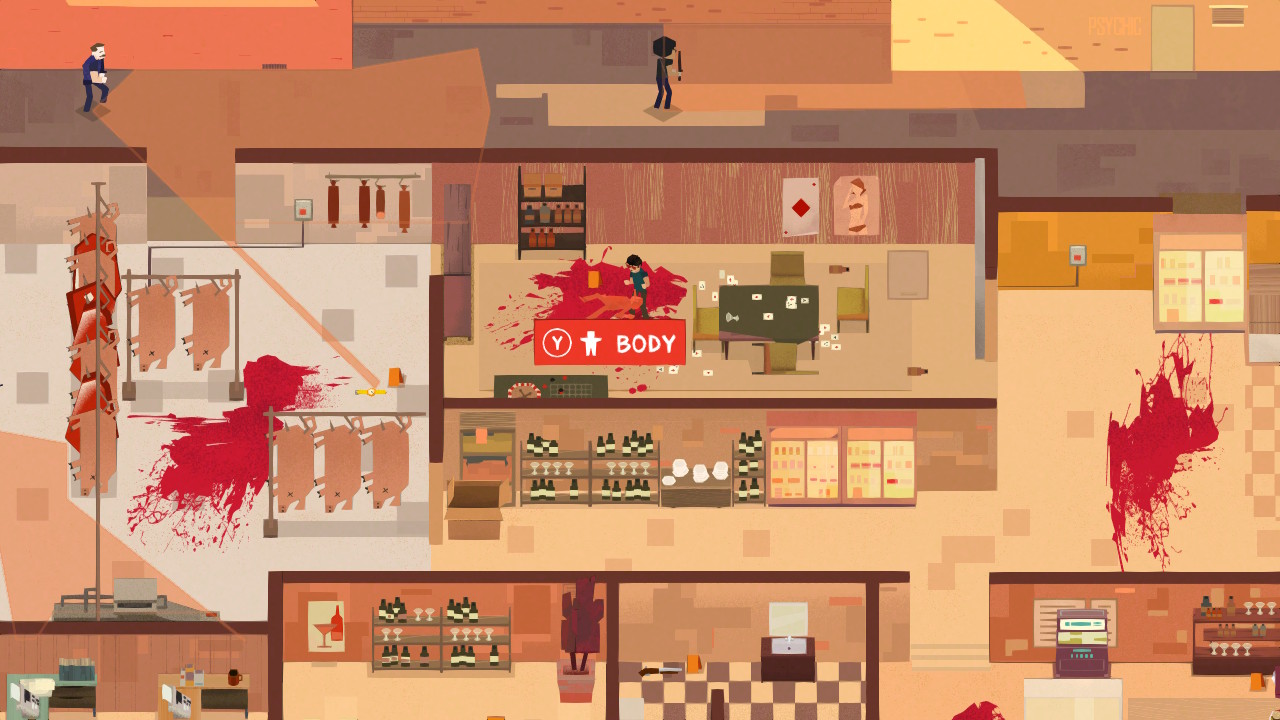
Task: Click the PSYCHIC sign text
Action: [1115, 25]
